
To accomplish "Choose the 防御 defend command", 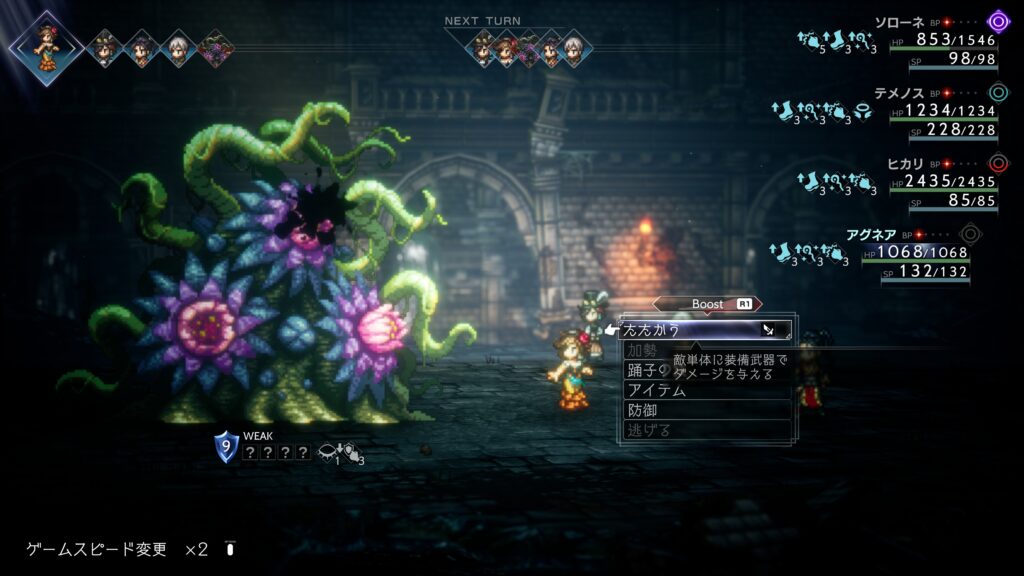I will tap(643, 410).
